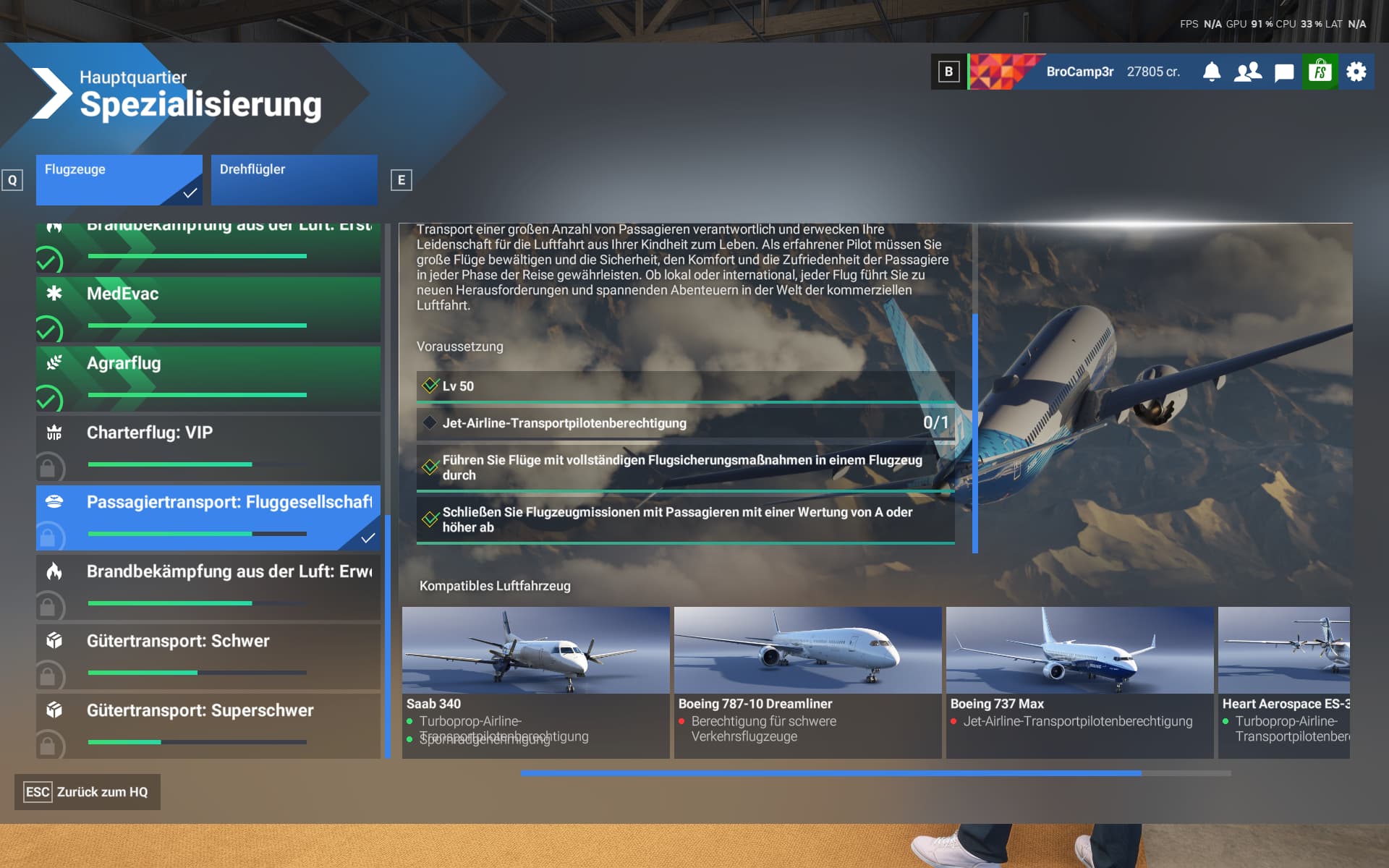The width and height of the screenshot is (1389, 868).
Task: Open the chat messages icon
Action: 1283,72
